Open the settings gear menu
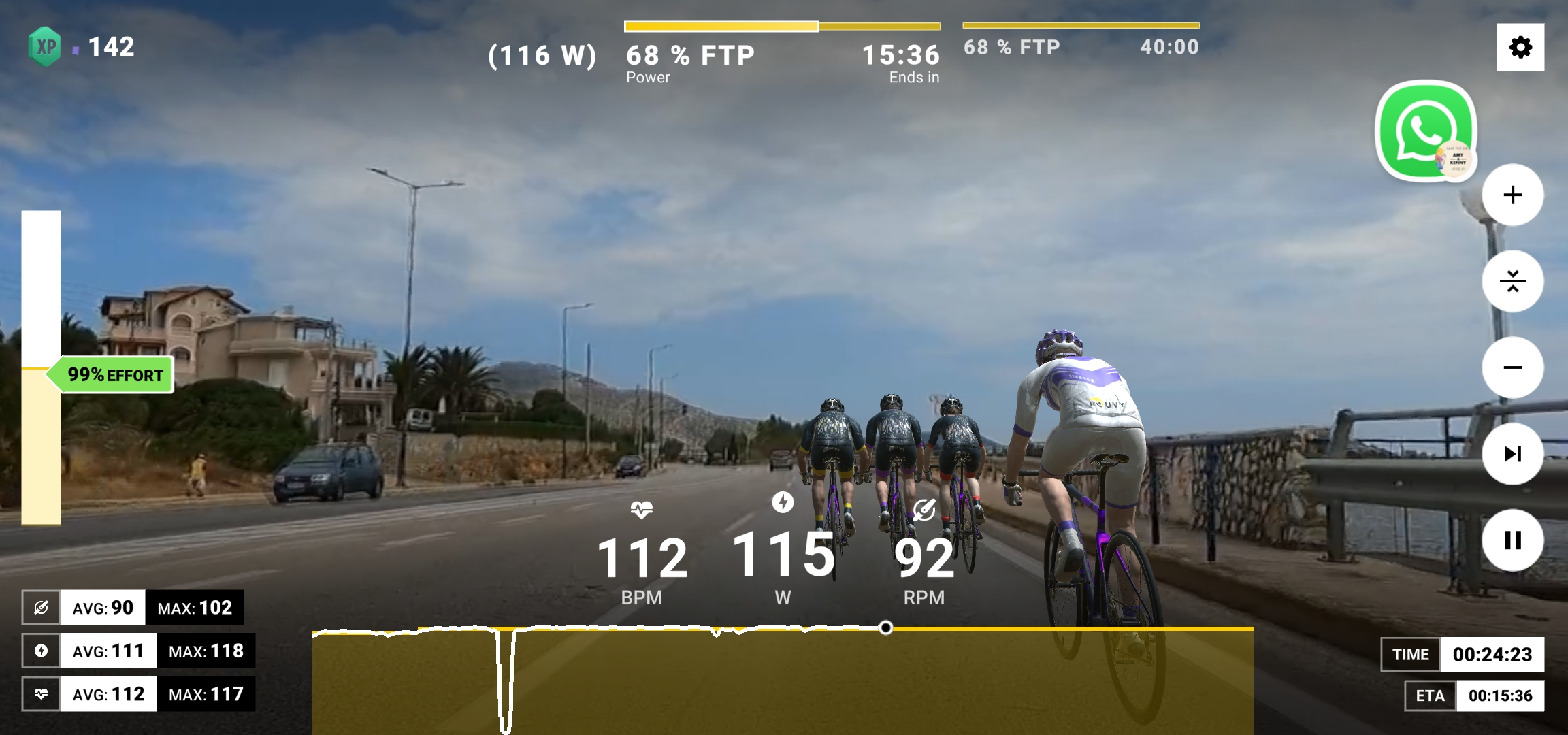This screenshot has height=735, width=1568. 1520,47
